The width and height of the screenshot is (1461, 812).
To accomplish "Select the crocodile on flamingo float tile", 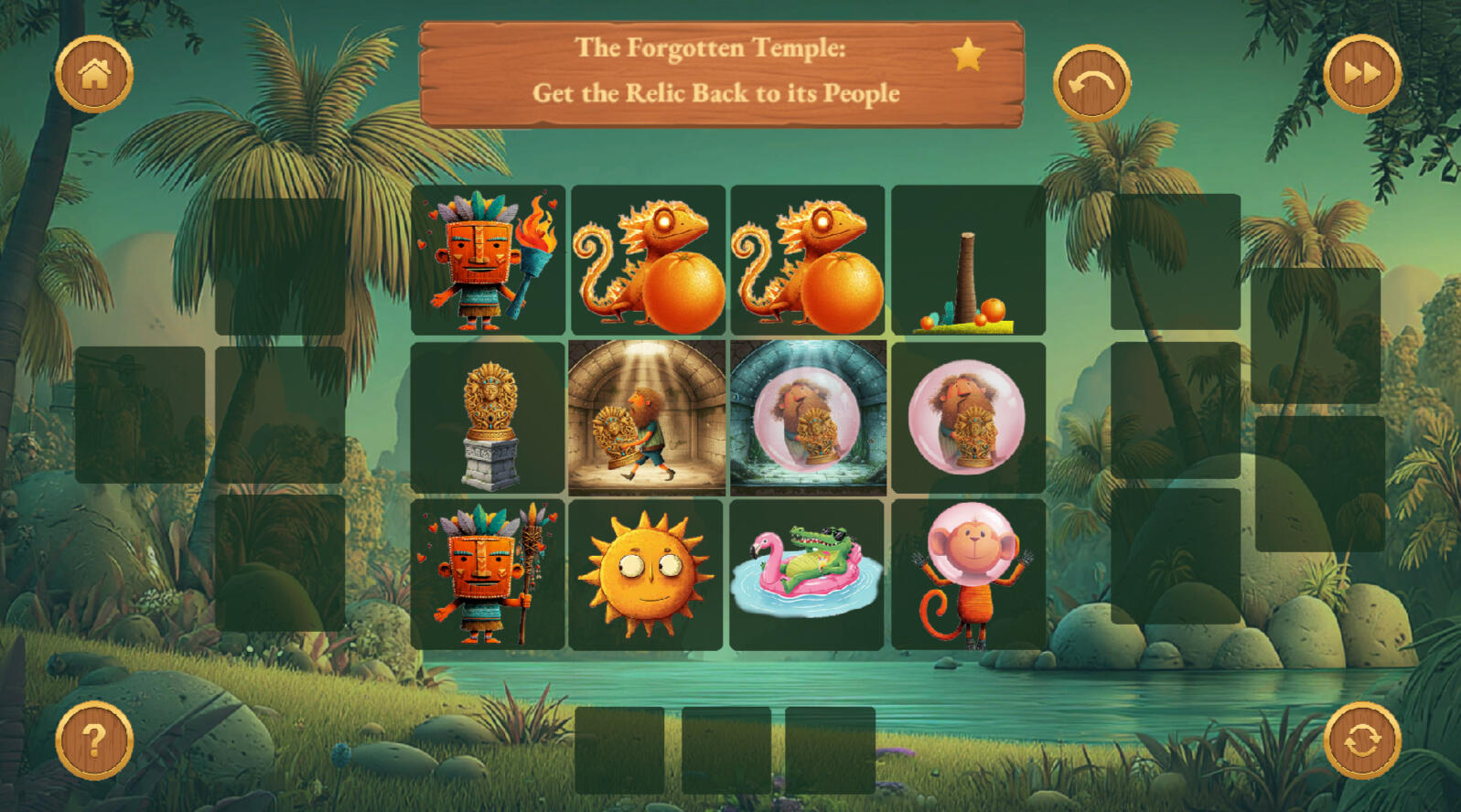I will [x=808, y=574].
